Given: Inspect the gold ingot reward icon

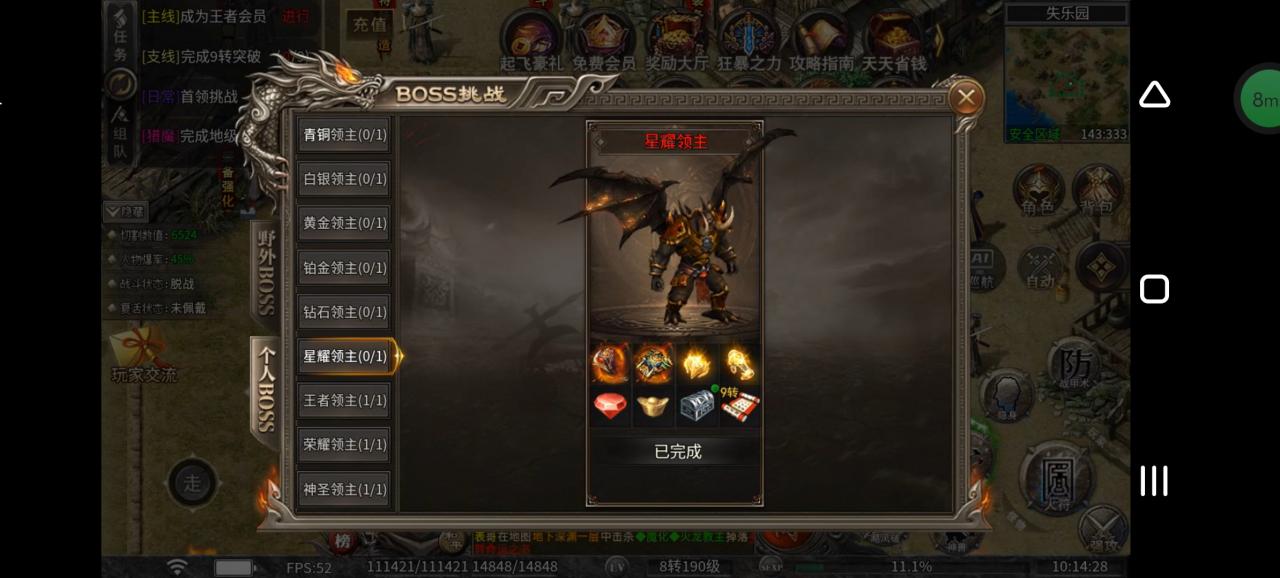Looking at the screenshot, I should point(653,406).
